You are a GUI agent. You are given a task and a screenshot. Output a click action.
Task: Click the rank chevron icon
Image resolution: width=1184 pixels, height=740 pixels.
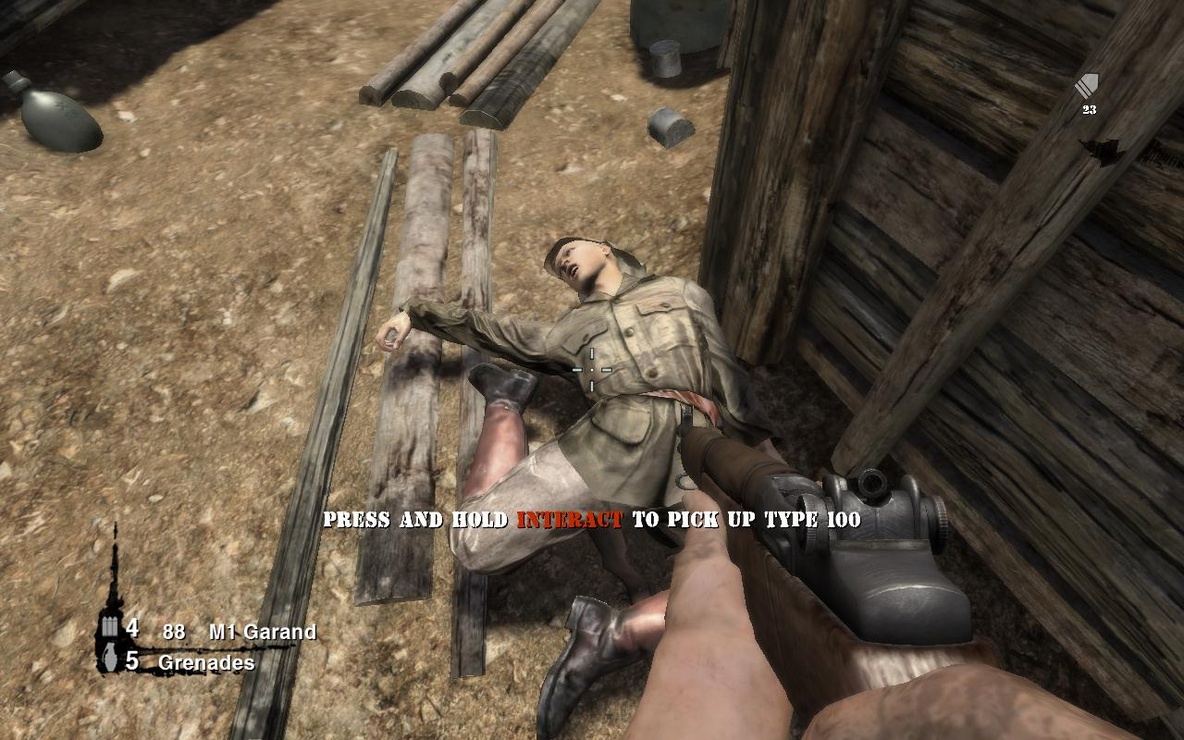pyautogui.click(x=1087, y=87)
